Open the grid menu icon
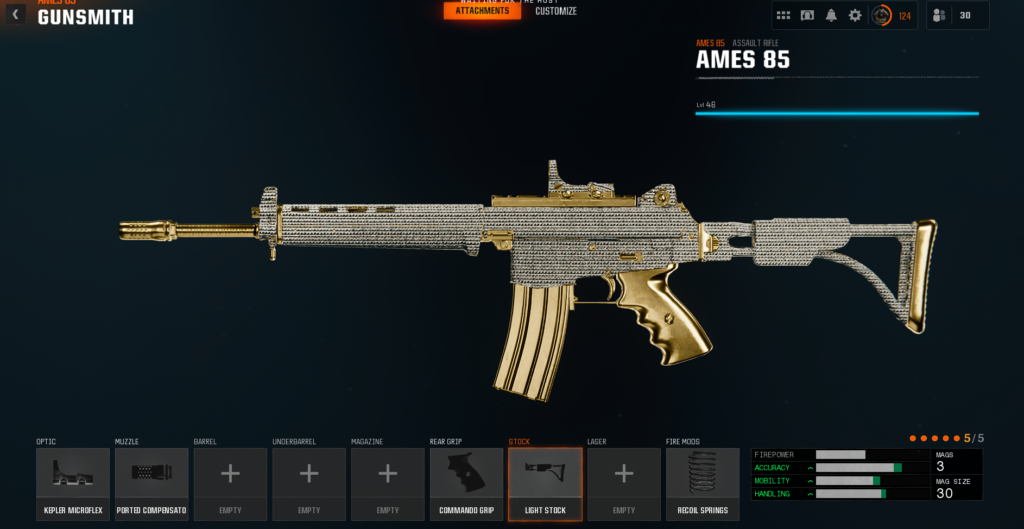 [783, 16]
